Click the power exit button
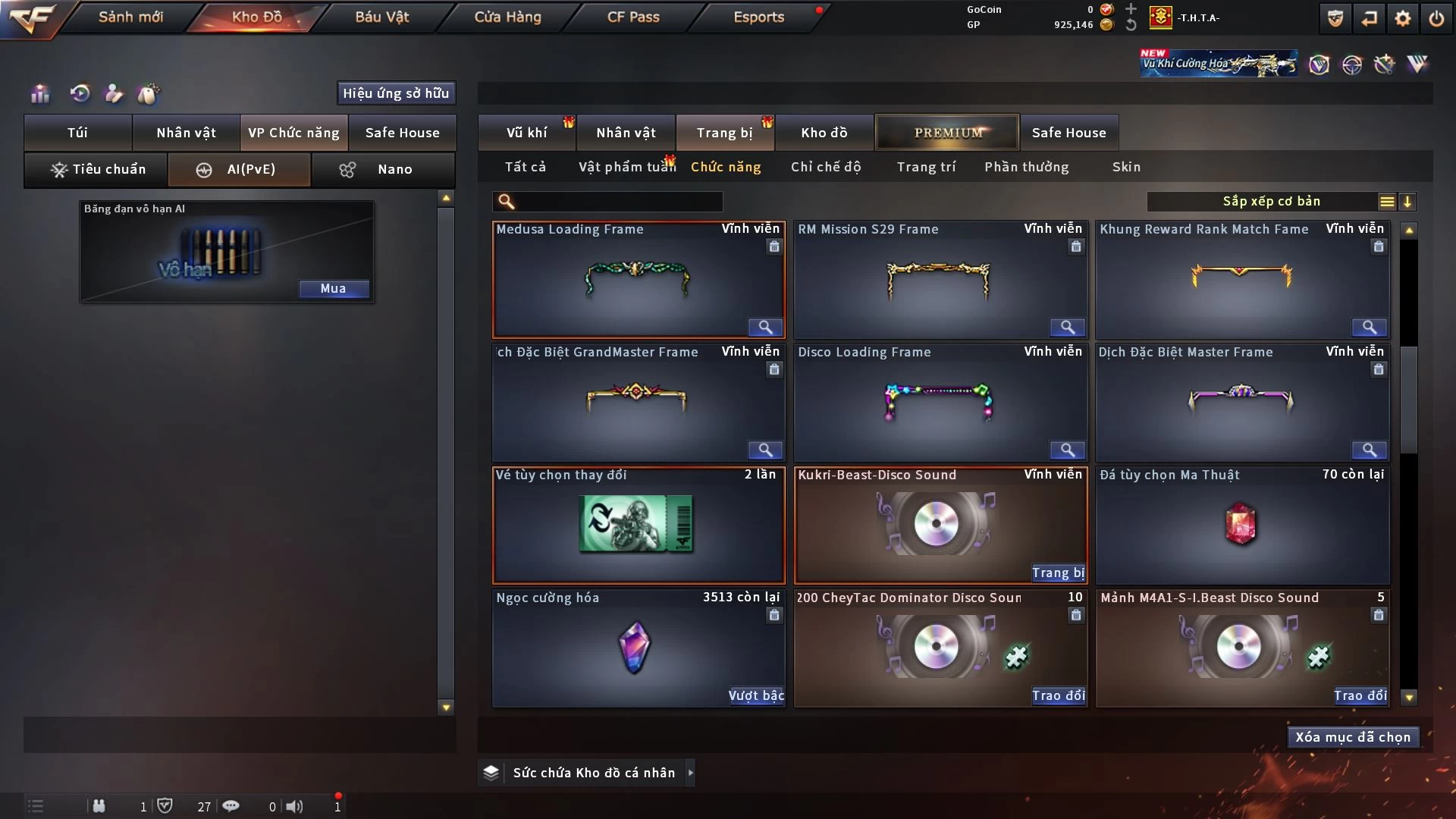The width and height of the screenshot is (1456, 819). [1436, 18]
